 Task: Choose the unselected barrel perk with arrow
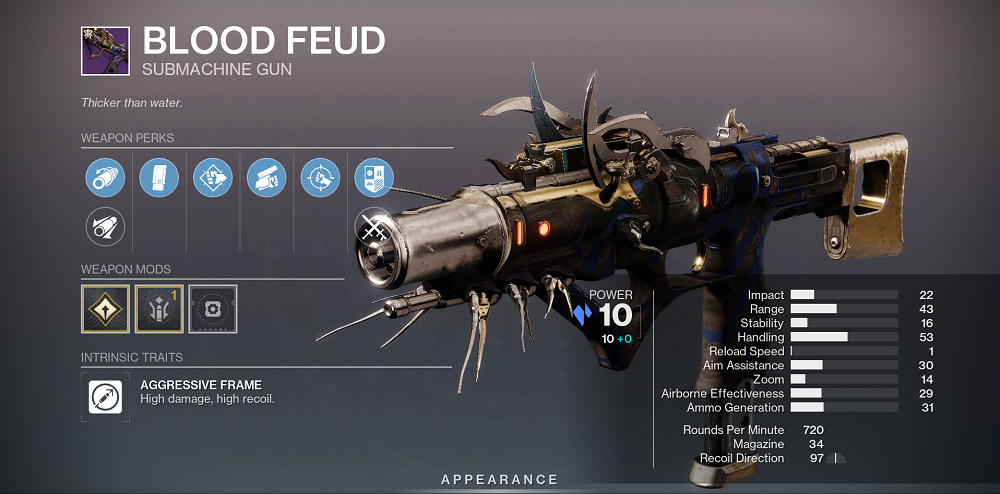105,227
